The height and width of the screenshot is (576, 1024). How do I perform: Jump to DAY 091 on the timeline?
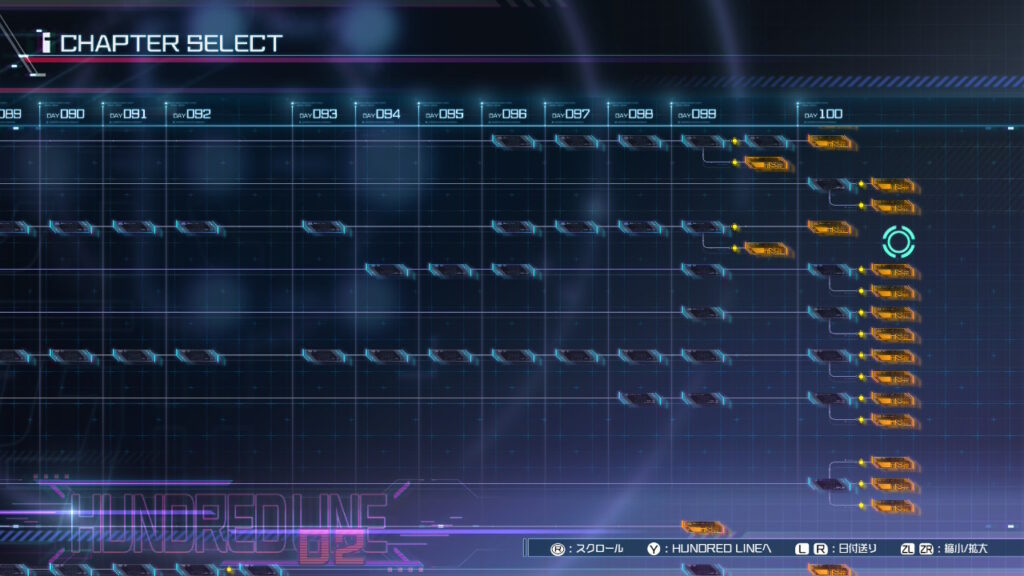(128, 114)
